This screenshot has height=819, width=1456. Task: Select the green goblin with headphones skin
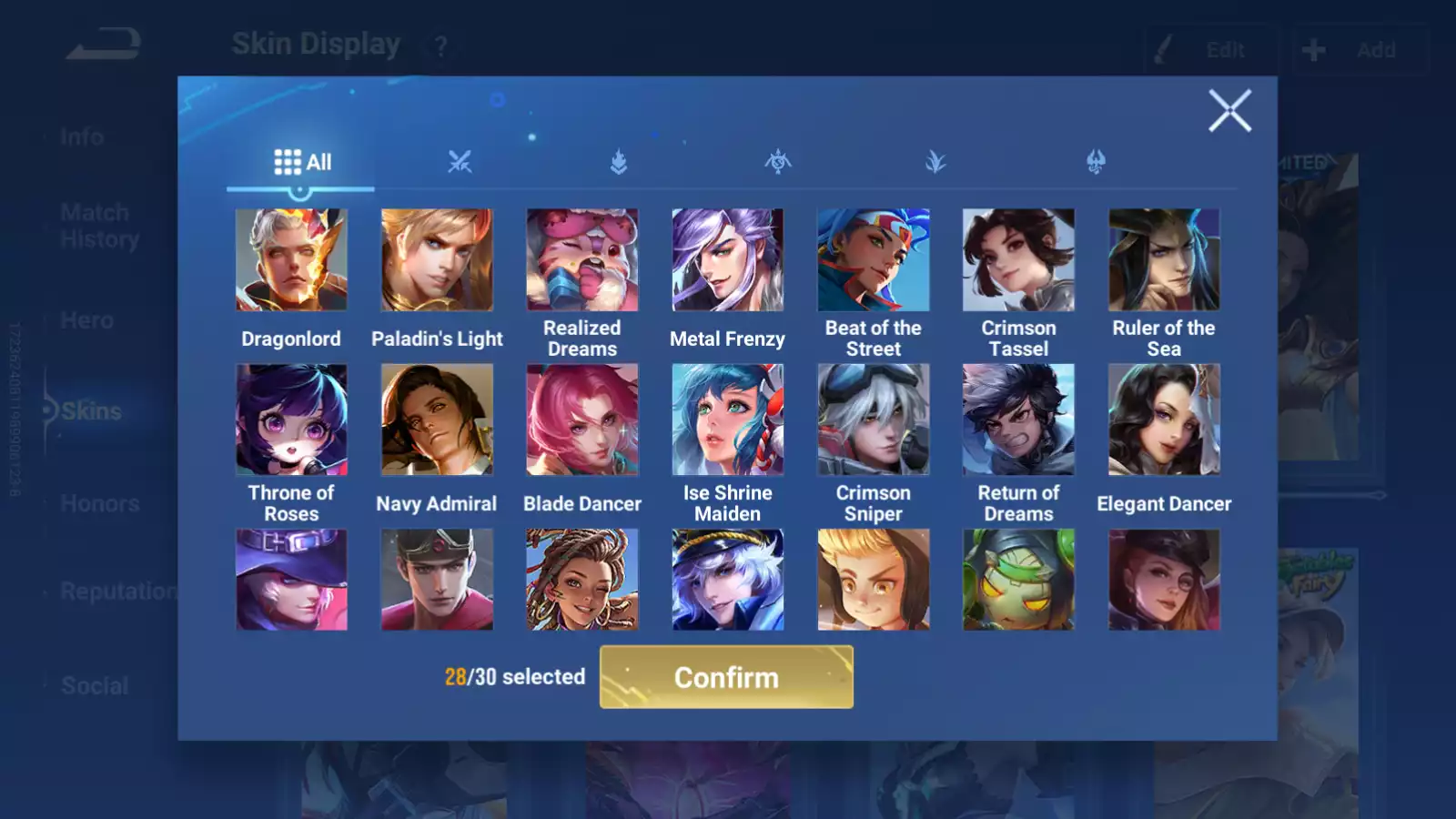click(1018, 580)
